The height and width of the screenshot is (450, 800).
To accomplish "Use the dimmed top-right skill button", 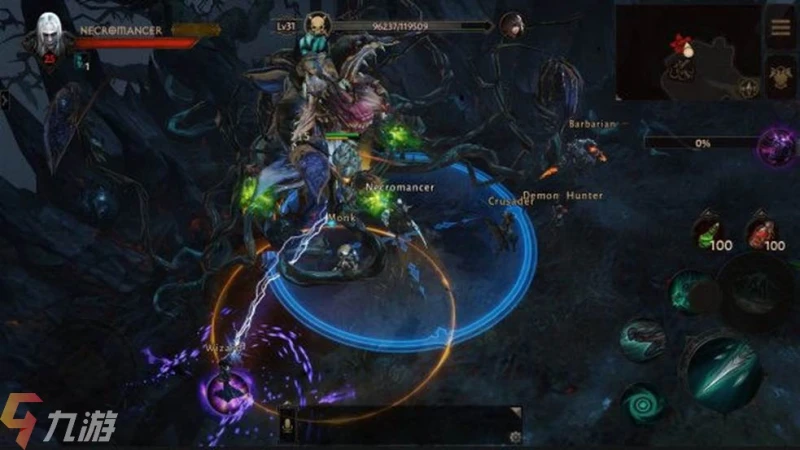I will pyautogui.click(x=758, y=287).
